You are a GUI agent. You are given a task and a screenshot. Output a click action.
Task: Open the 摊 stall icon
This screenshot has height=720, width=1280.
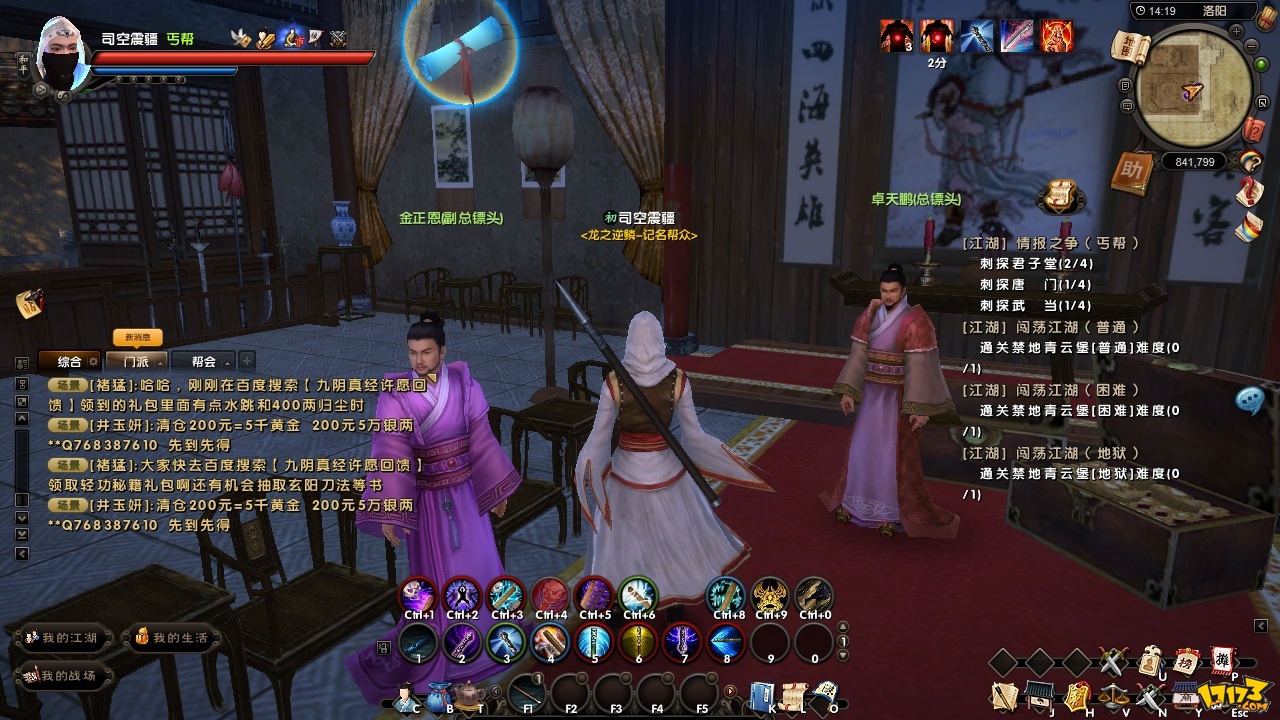coord(1223,661)
